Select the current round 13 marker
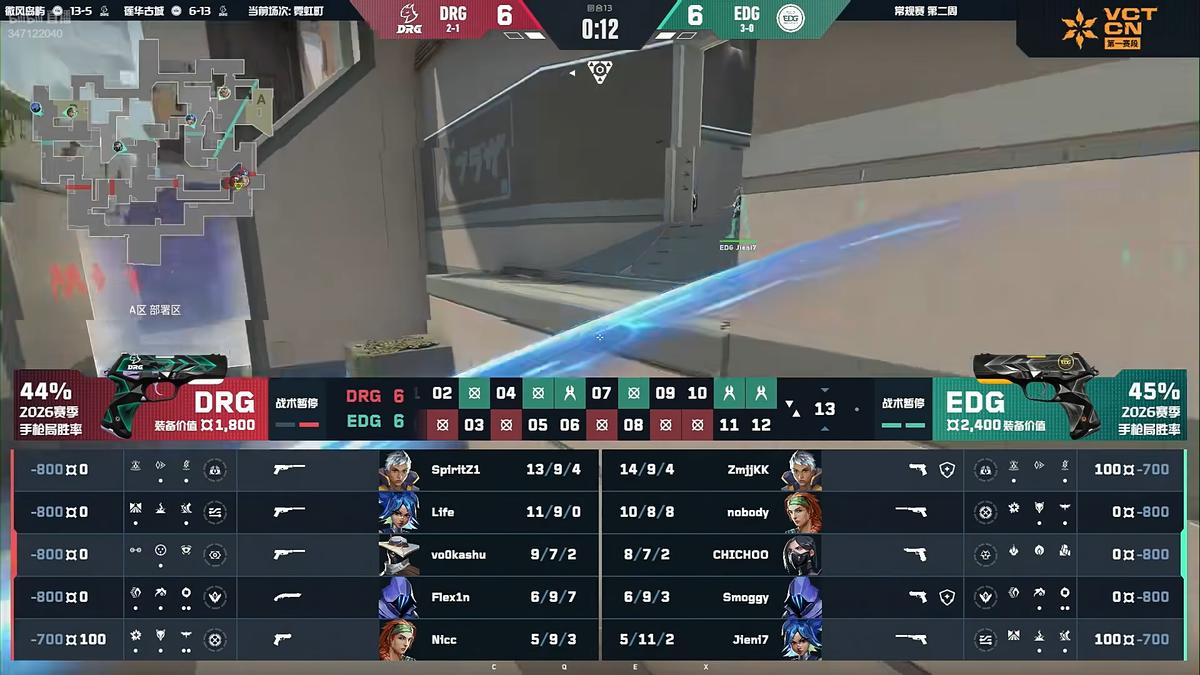This screenshot has height=675, width=1200. (824, 409)
